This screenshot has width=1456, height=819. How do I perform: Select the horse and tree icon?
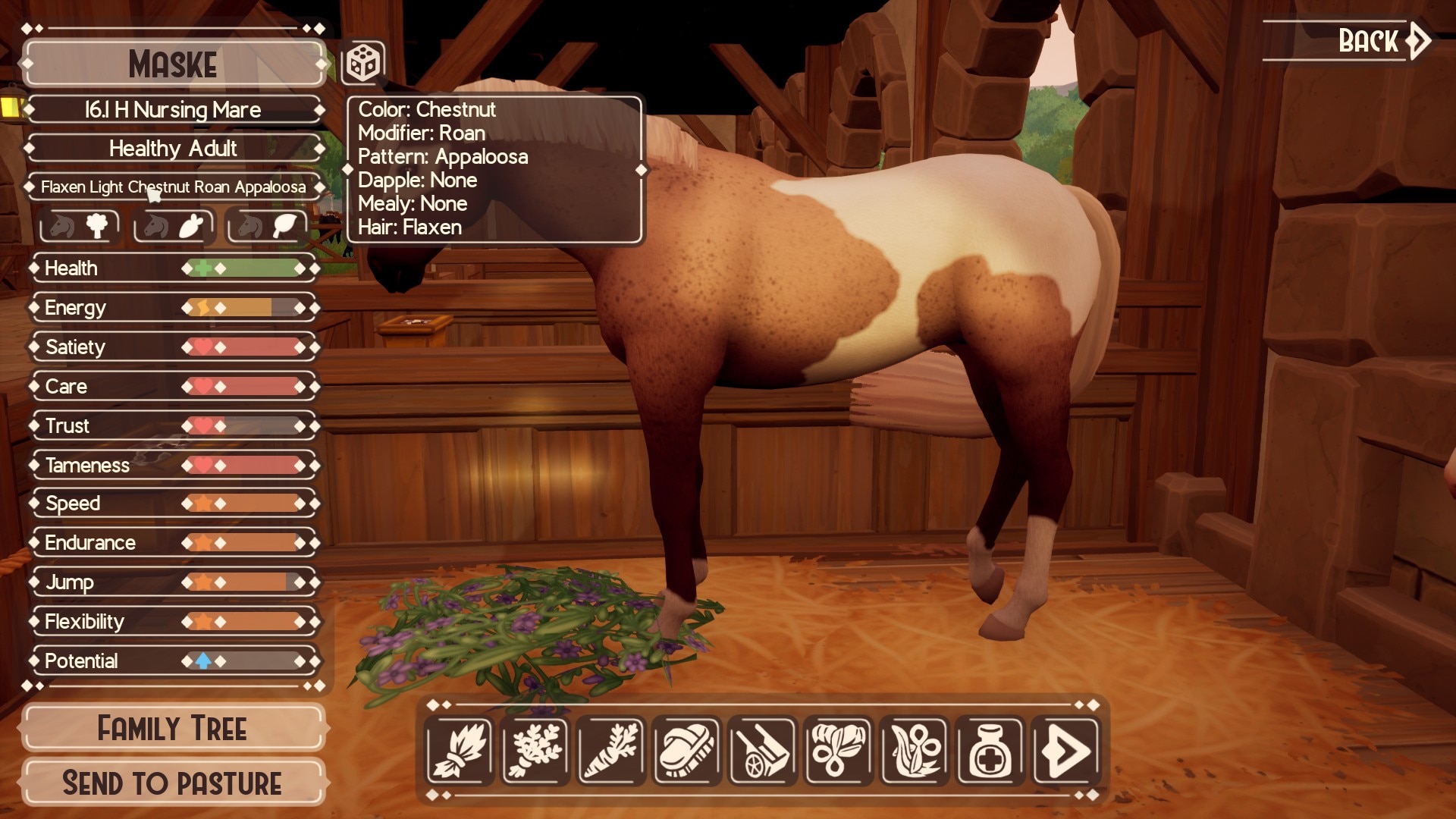(80, 226)
